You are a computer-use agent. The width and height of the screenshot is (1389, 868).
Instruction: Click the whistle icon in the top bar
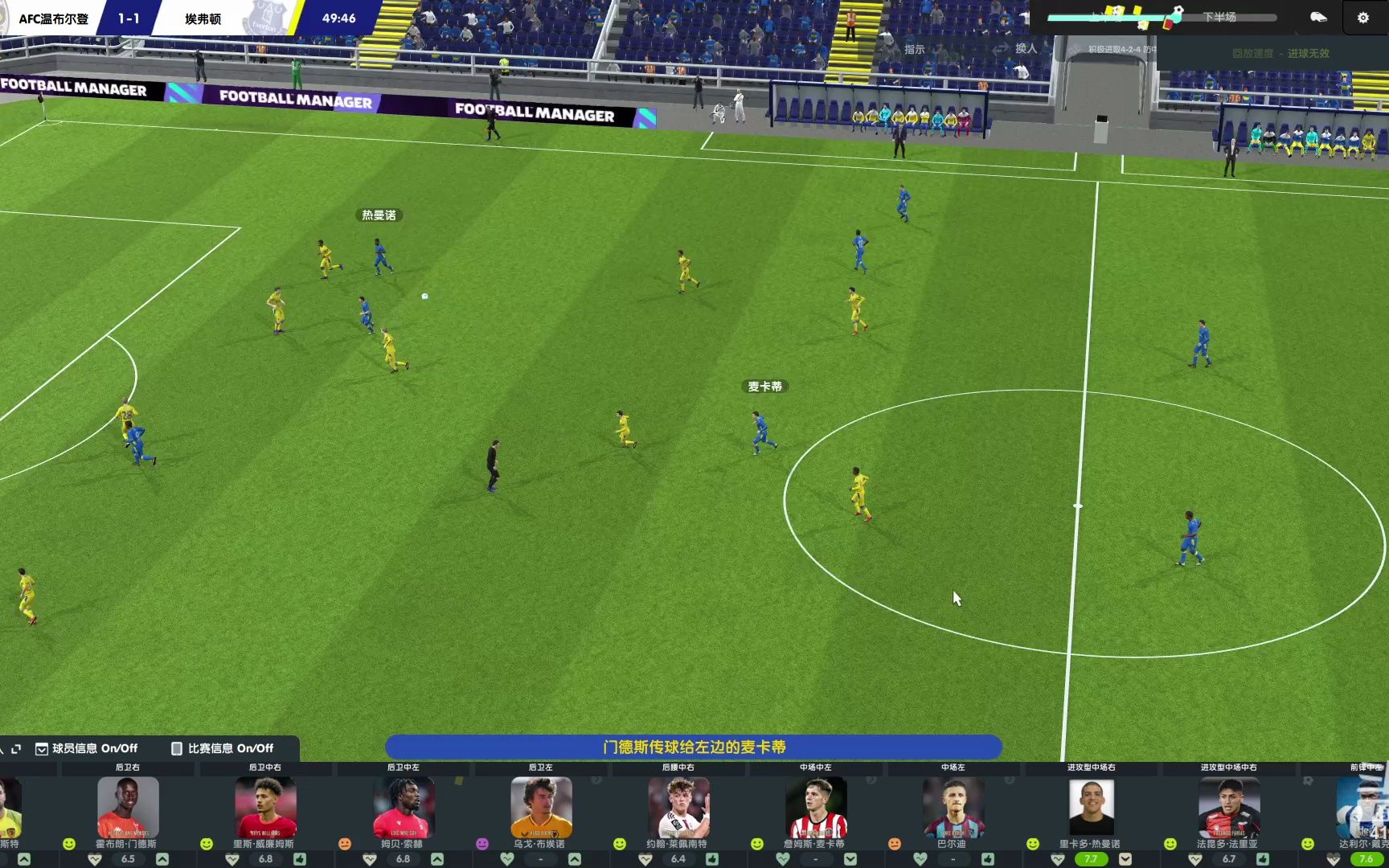pos(1318,17)
